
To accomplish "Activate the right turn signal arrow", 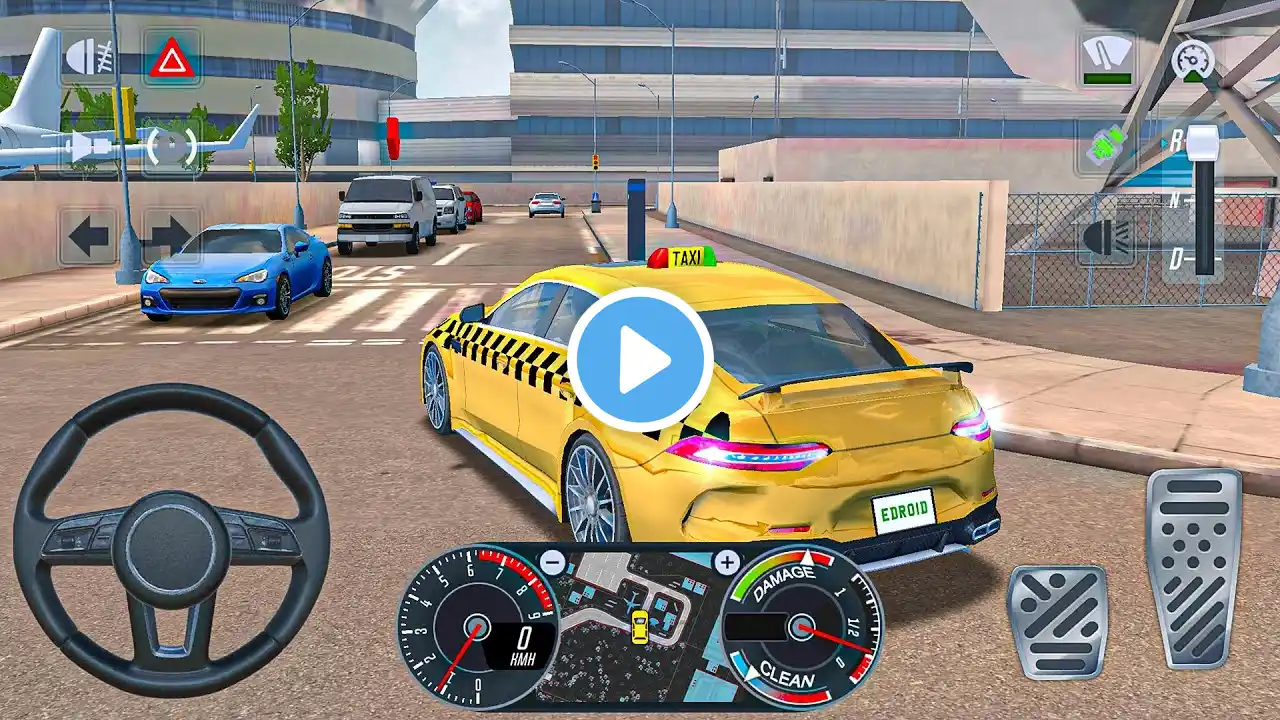I will [169, 236].
